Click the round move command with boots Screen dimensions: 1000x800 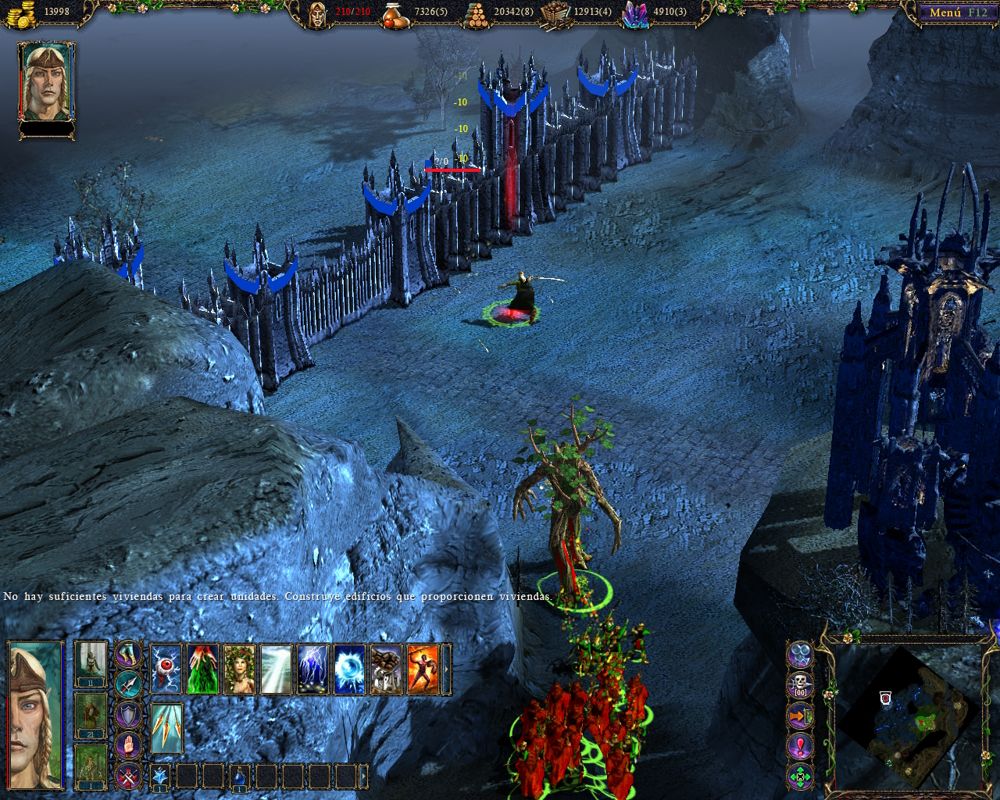tap(128, 654)
